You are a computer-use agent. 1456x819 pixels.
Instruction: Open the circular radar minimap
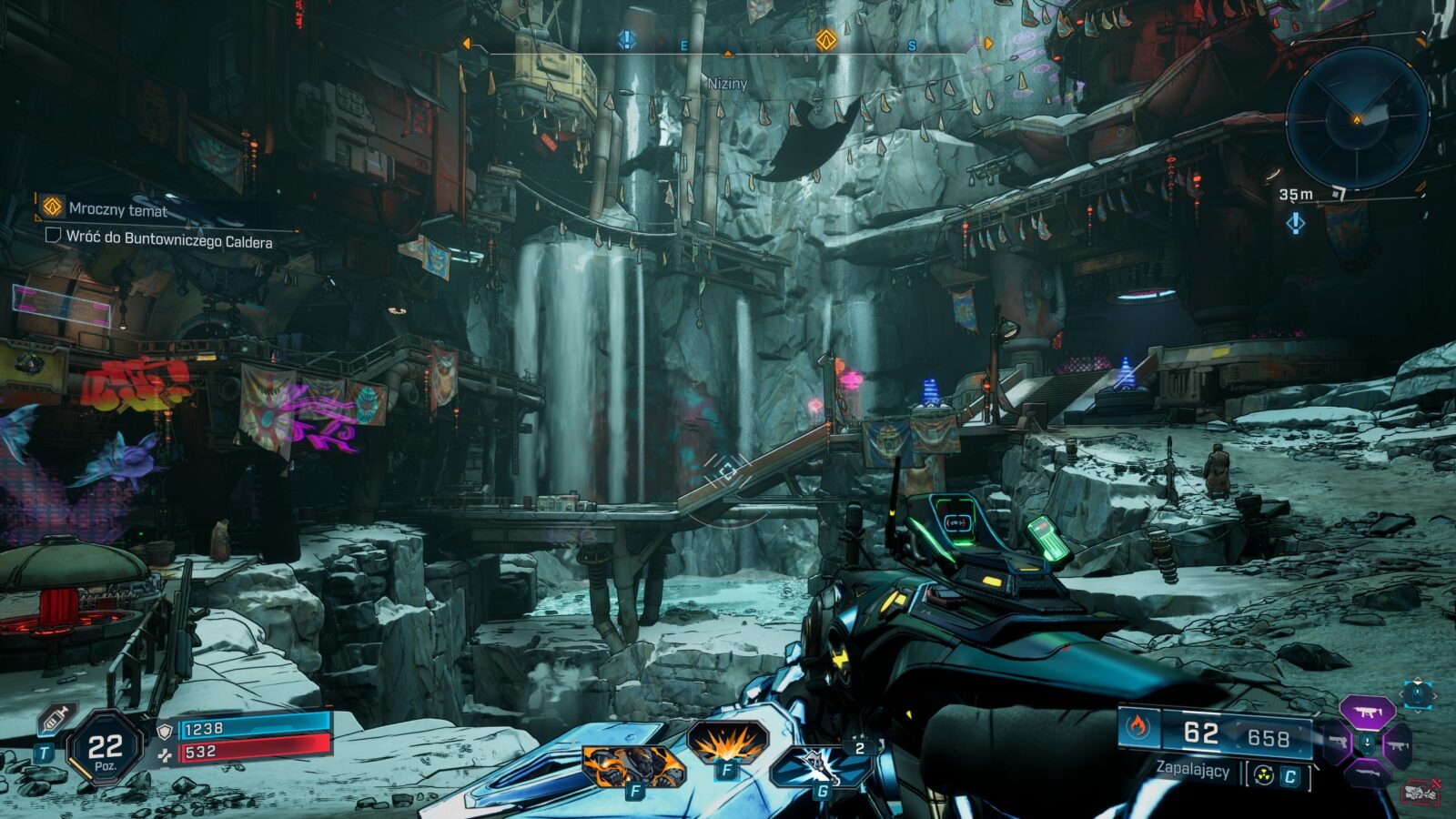coord(1357,119)
